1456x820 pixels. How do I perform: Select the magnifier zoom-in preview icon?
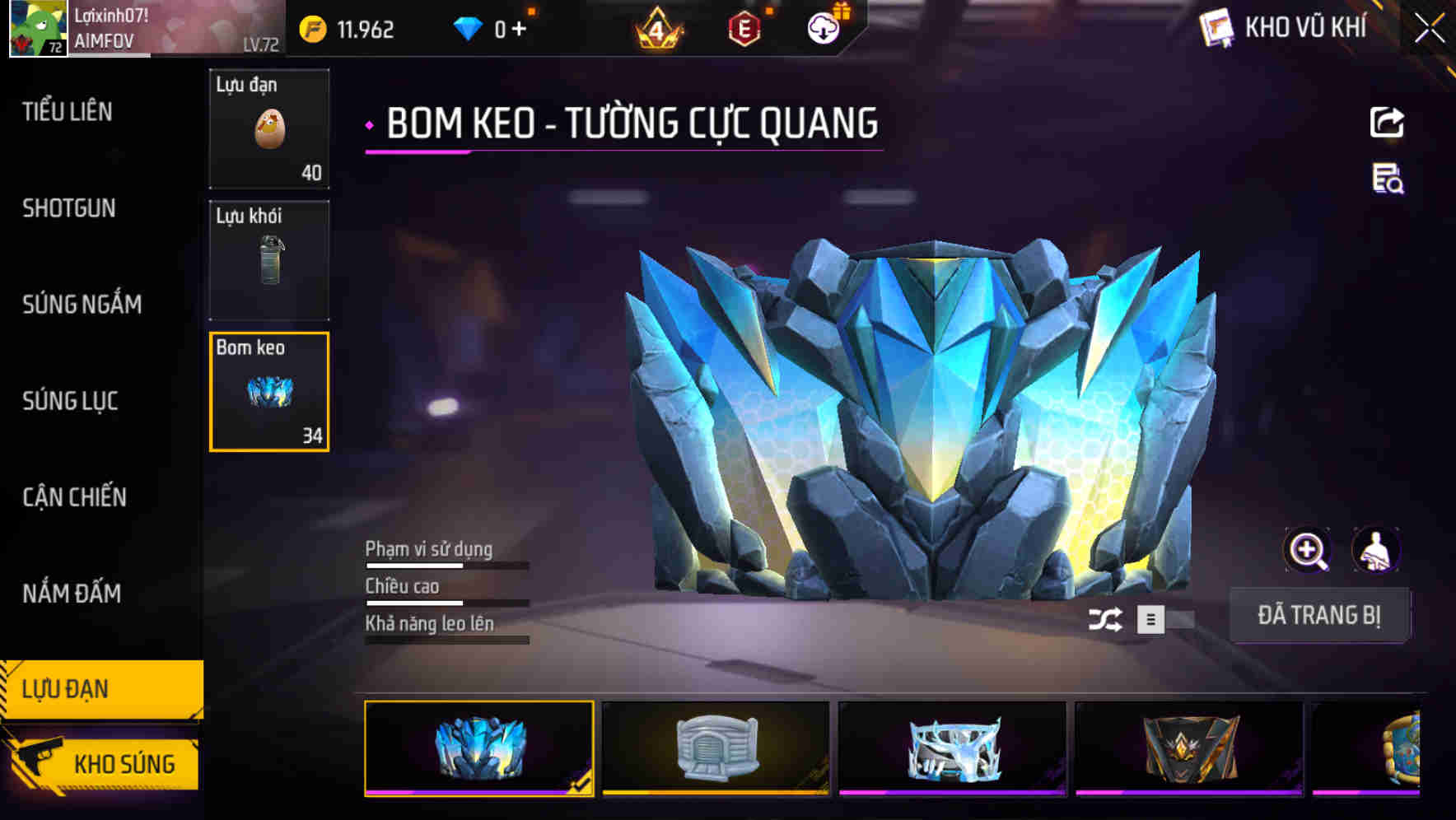[1308, 550]
